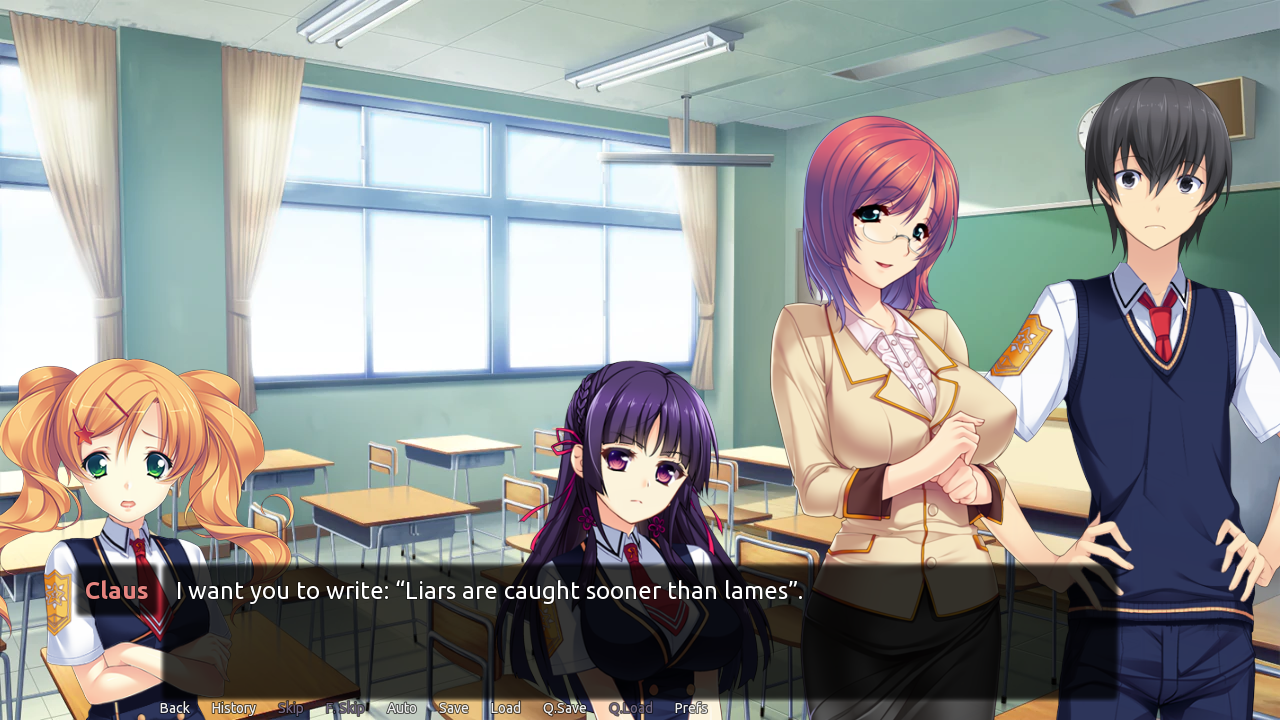This screenshot has height=720, width=1280.
Task: Open the dialogue History log
Action: [233, 707]
